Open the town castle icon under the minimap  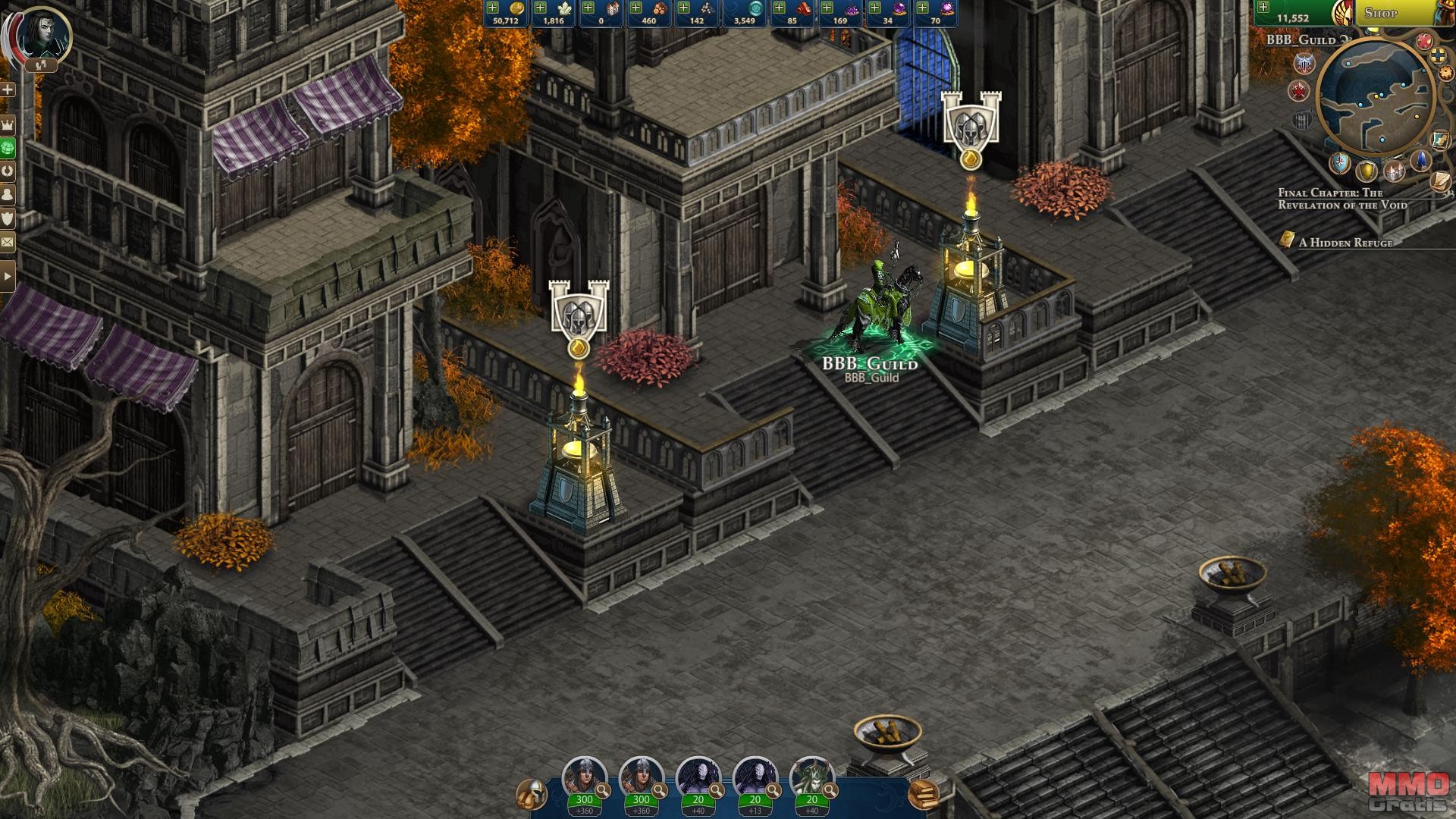point(1394,170)
